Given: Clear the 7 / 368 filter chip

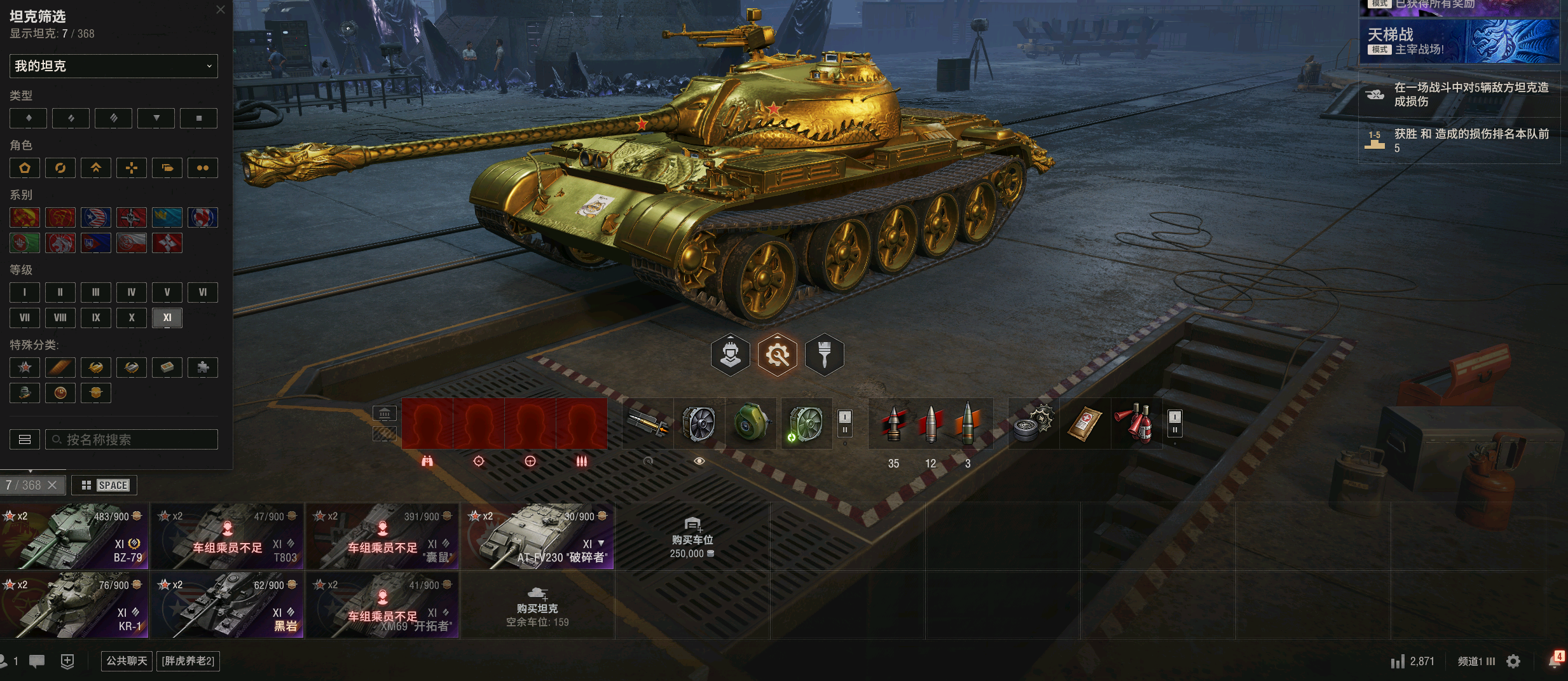Looking at the screenshot, I should (x=53, y=485).
